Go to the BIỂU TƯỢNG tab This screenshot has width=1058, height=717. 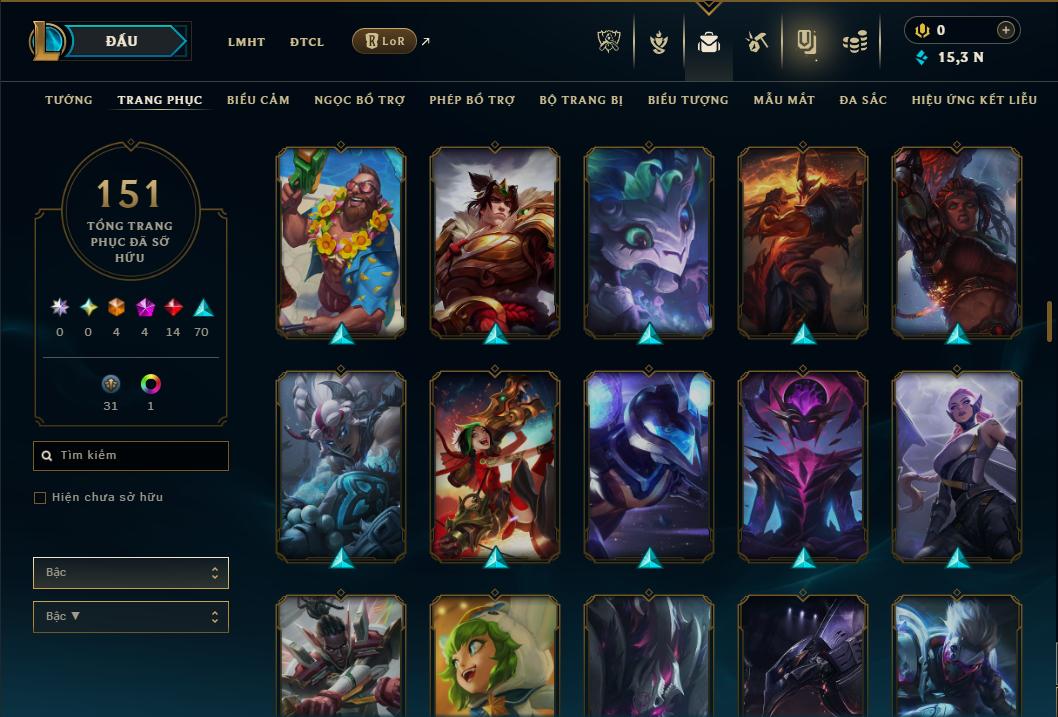[688, 100]
